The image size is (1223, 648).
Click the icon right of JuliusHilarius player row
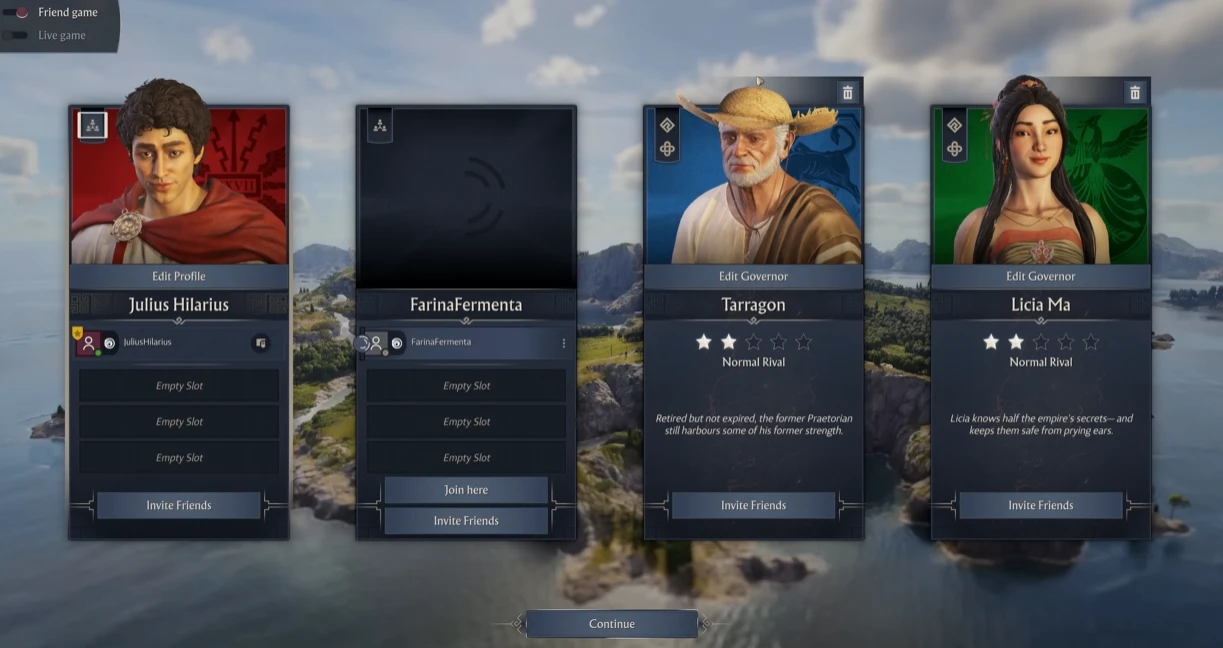(x=260, y=343)
